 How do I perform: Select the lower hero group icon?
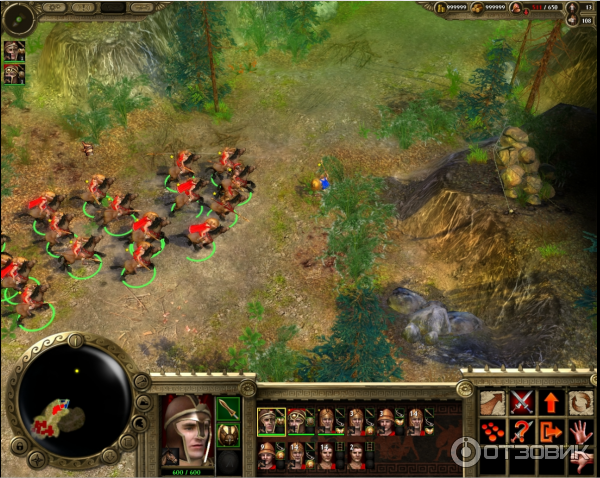(x=14, y=73)
